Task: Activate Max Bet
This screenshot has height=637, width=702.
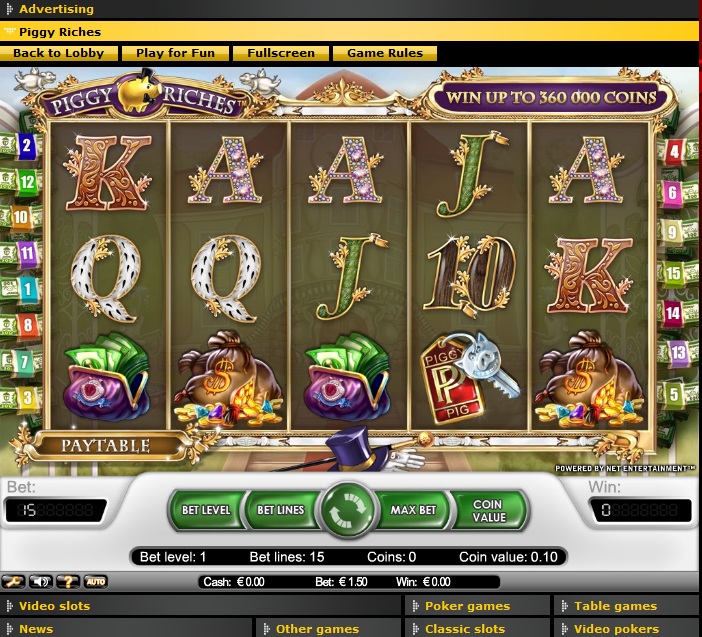Action: click(413, 510)
